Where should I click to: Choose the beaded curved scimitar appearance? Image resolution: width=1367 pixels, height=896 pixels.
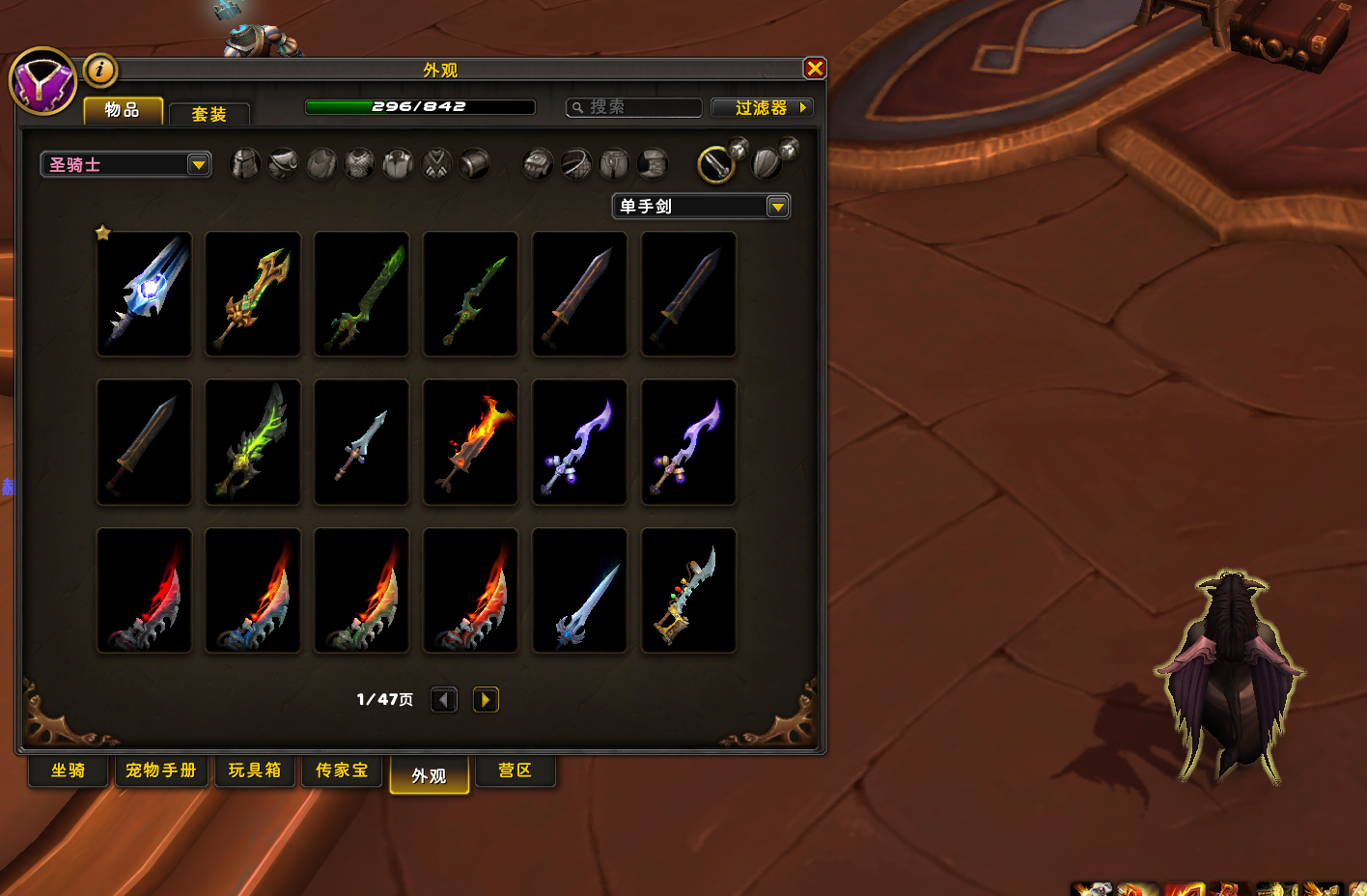(x=688, y=591)
